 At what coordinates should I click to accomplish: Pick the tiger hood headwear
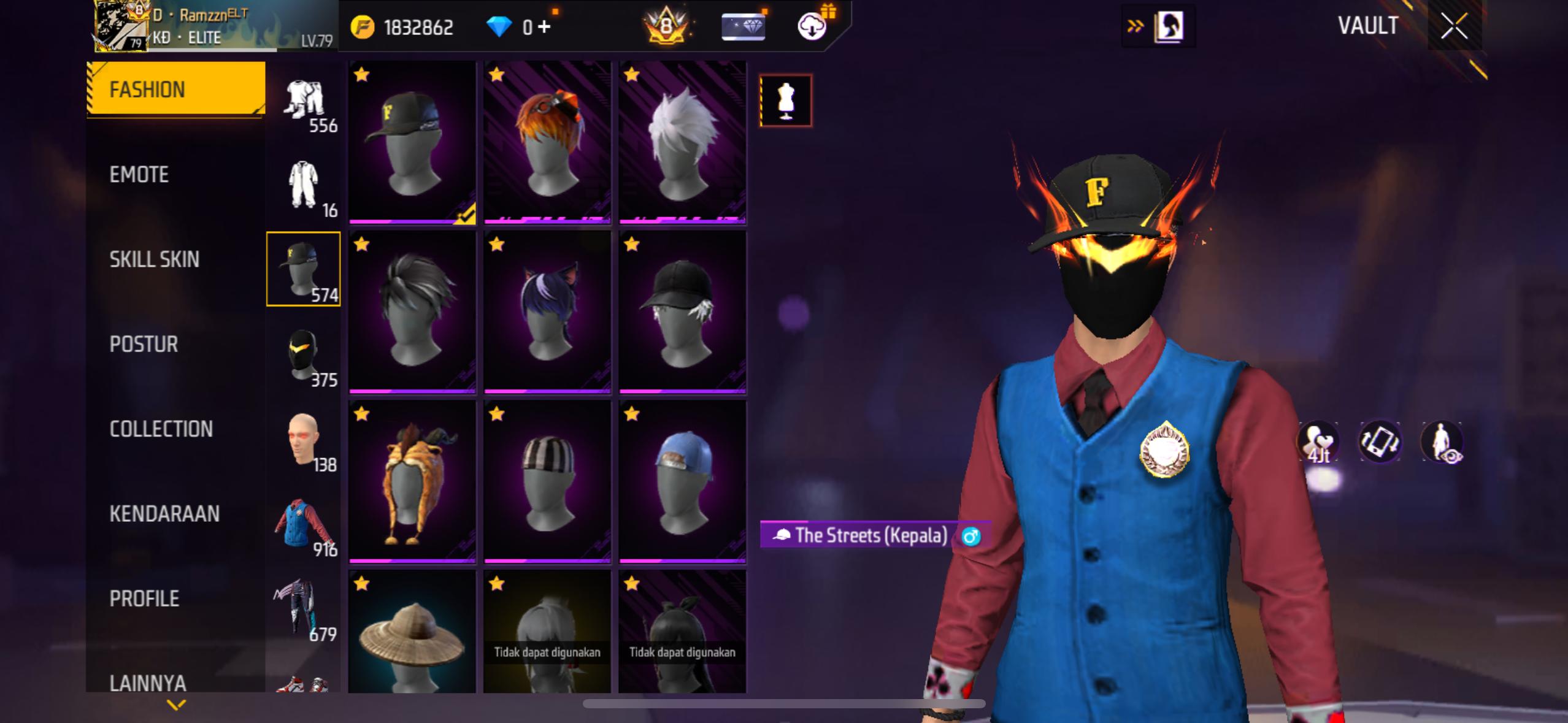click(x=412, y=481)
